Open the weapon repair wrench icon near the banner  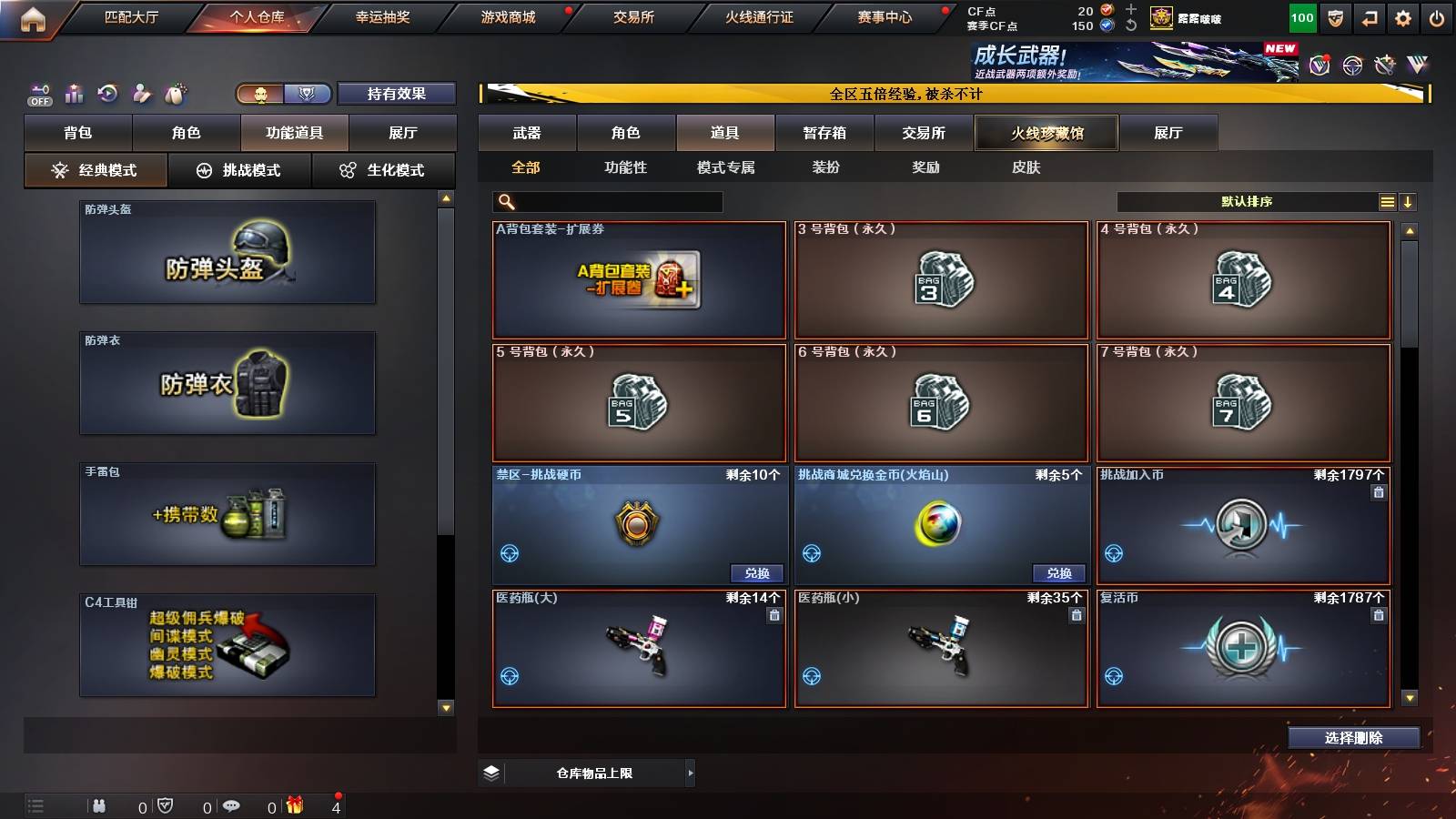click(1384, 66)
